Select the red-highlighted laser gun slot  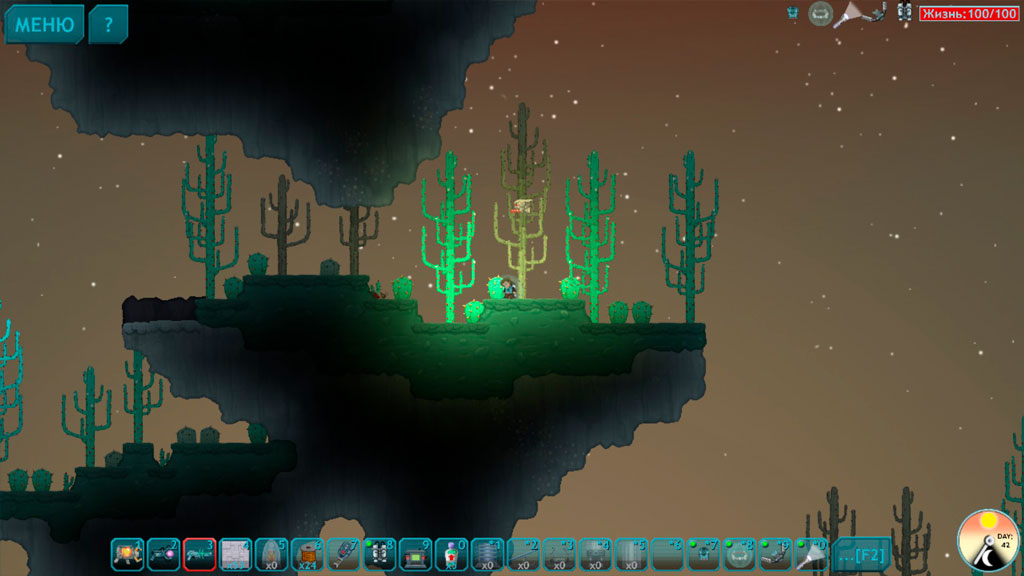pos(200,553)
